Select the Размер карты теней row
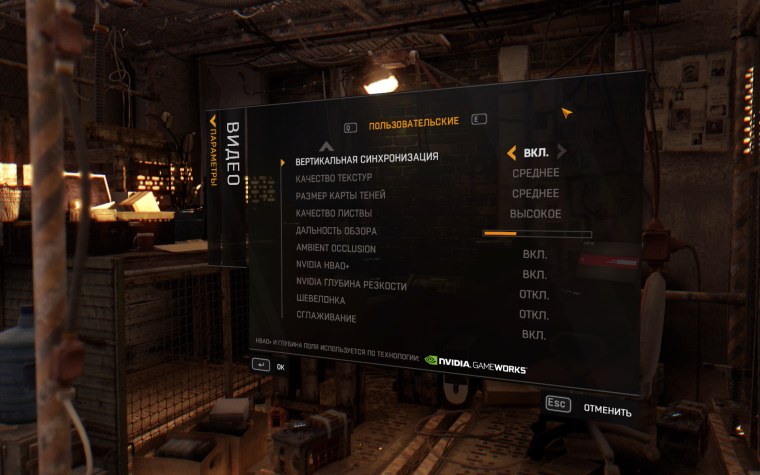The width and height of the screenshot is (760, 475). pos(340,196)
